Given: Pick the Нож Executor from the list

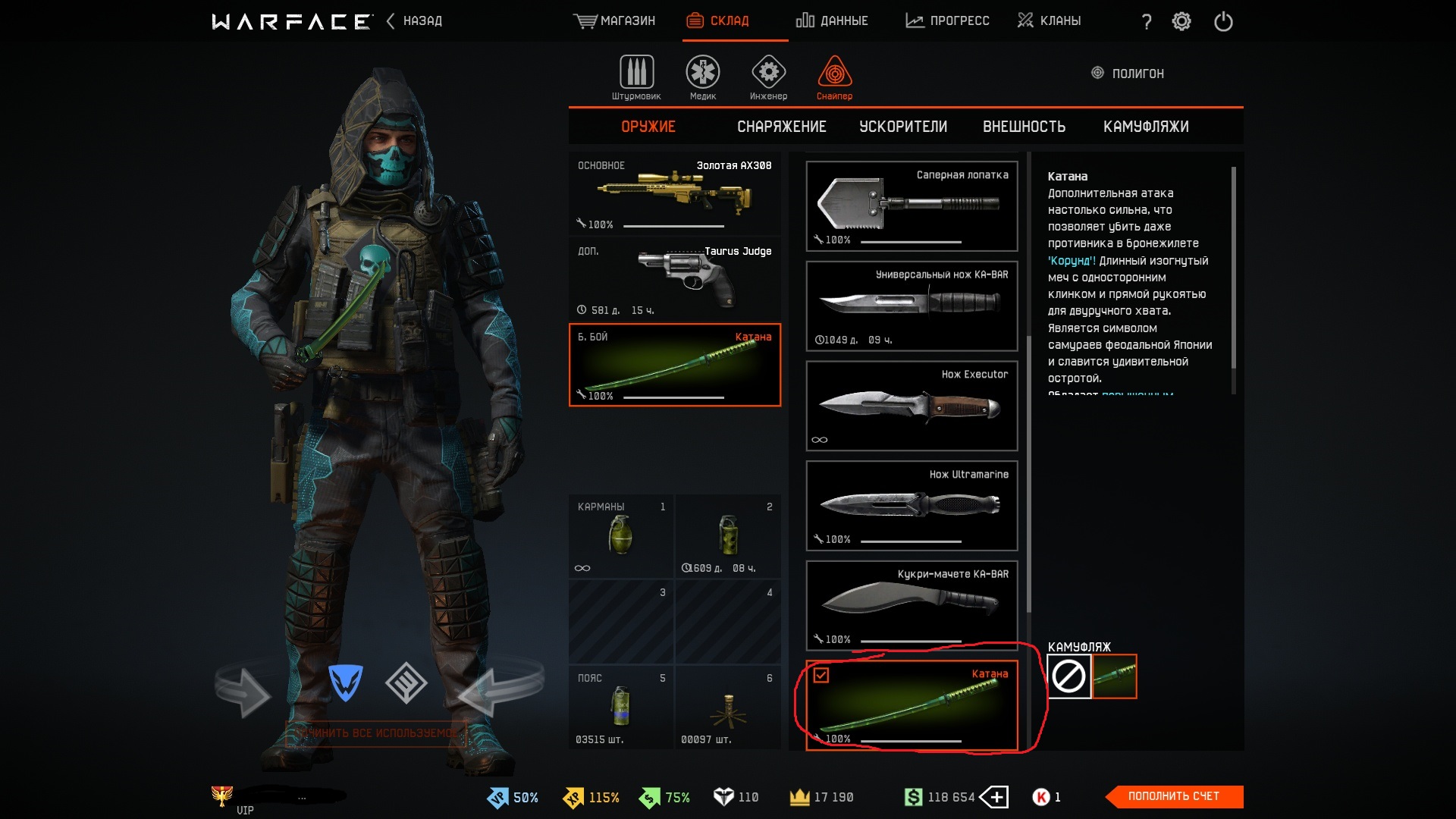Looking at the screenshot, I should point(912,406).
